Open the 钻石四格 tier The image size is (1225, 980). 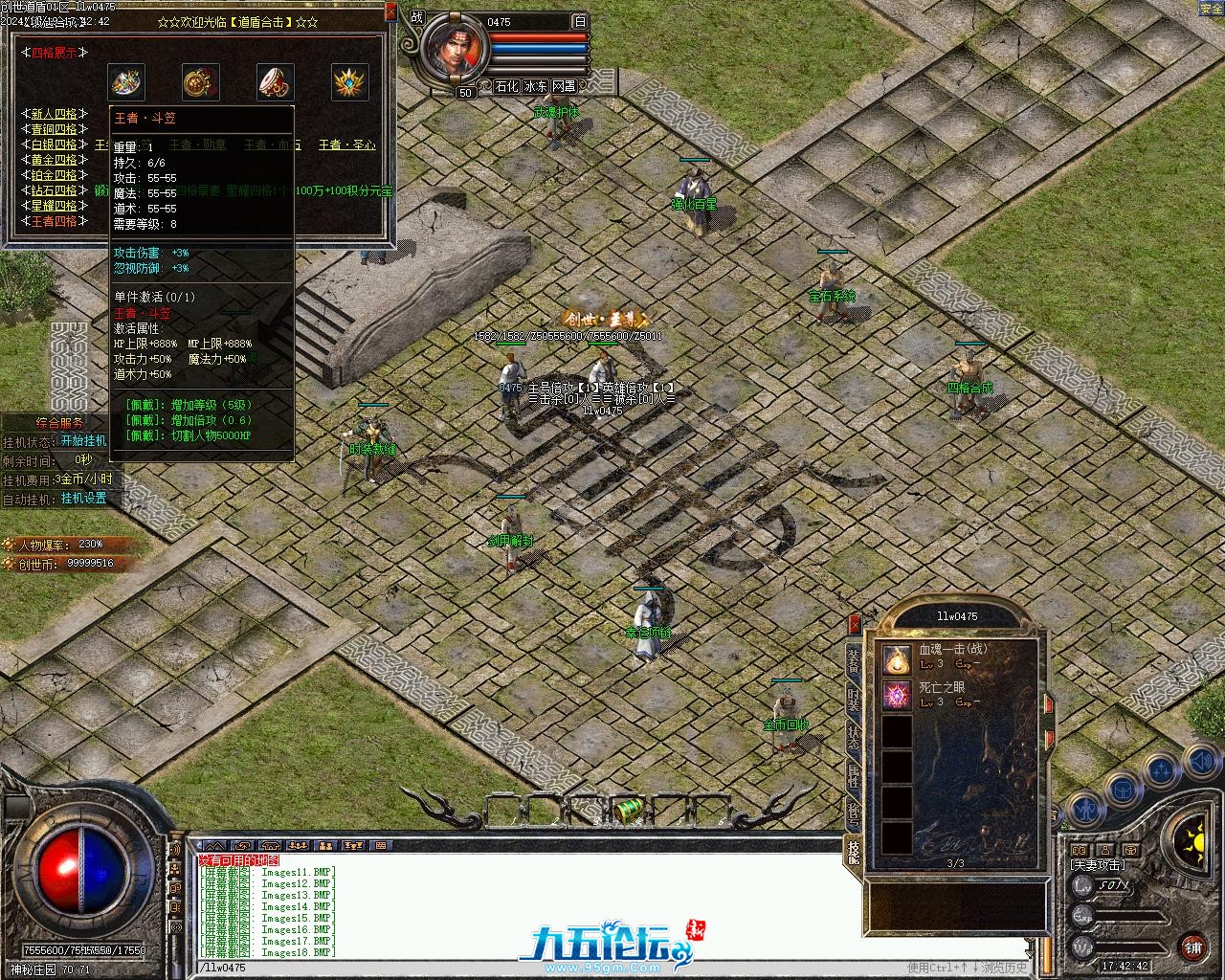[x=54, y=190]
